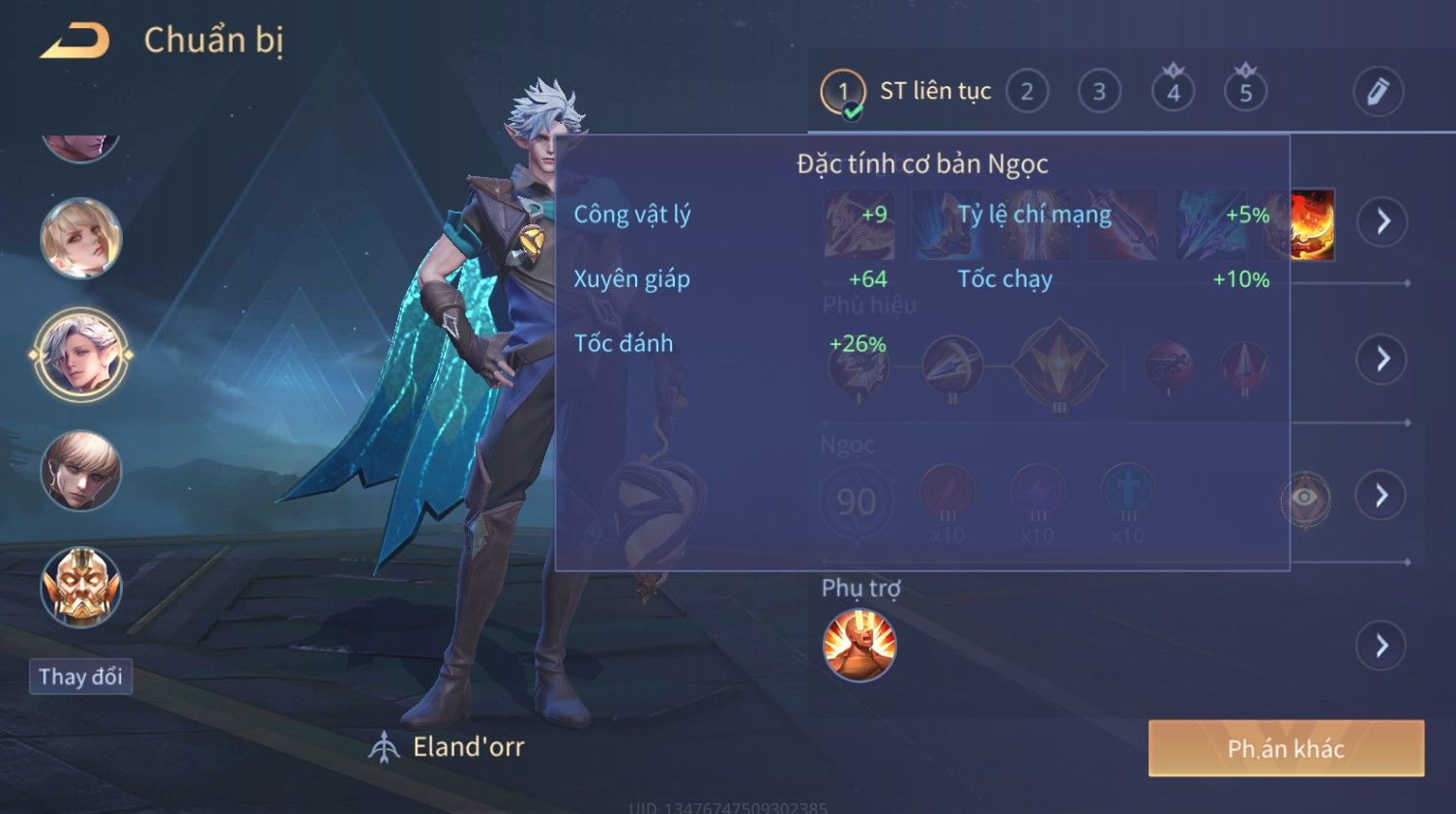Select the Phụ trợ roaring spell icon
1456x814 pixels.
point(859,645)
